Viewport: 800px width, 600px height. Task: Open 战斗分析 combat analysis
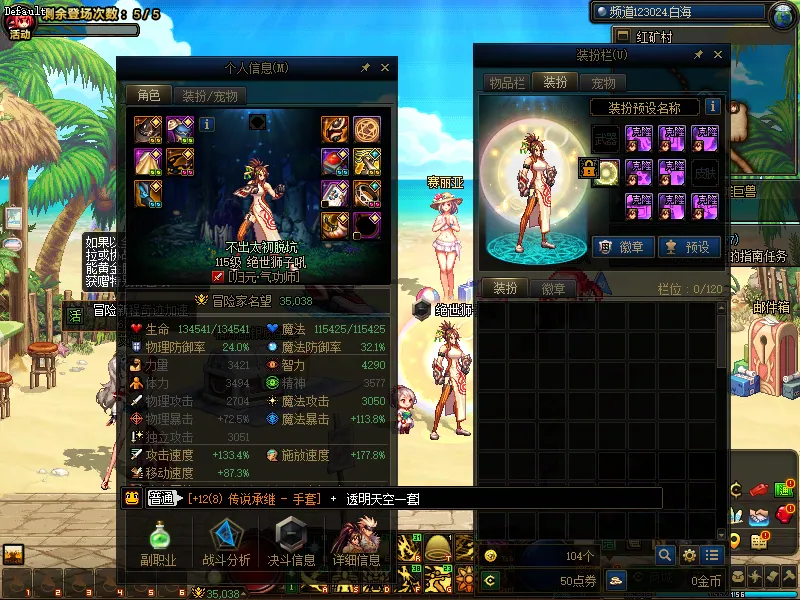click(226, 545)
